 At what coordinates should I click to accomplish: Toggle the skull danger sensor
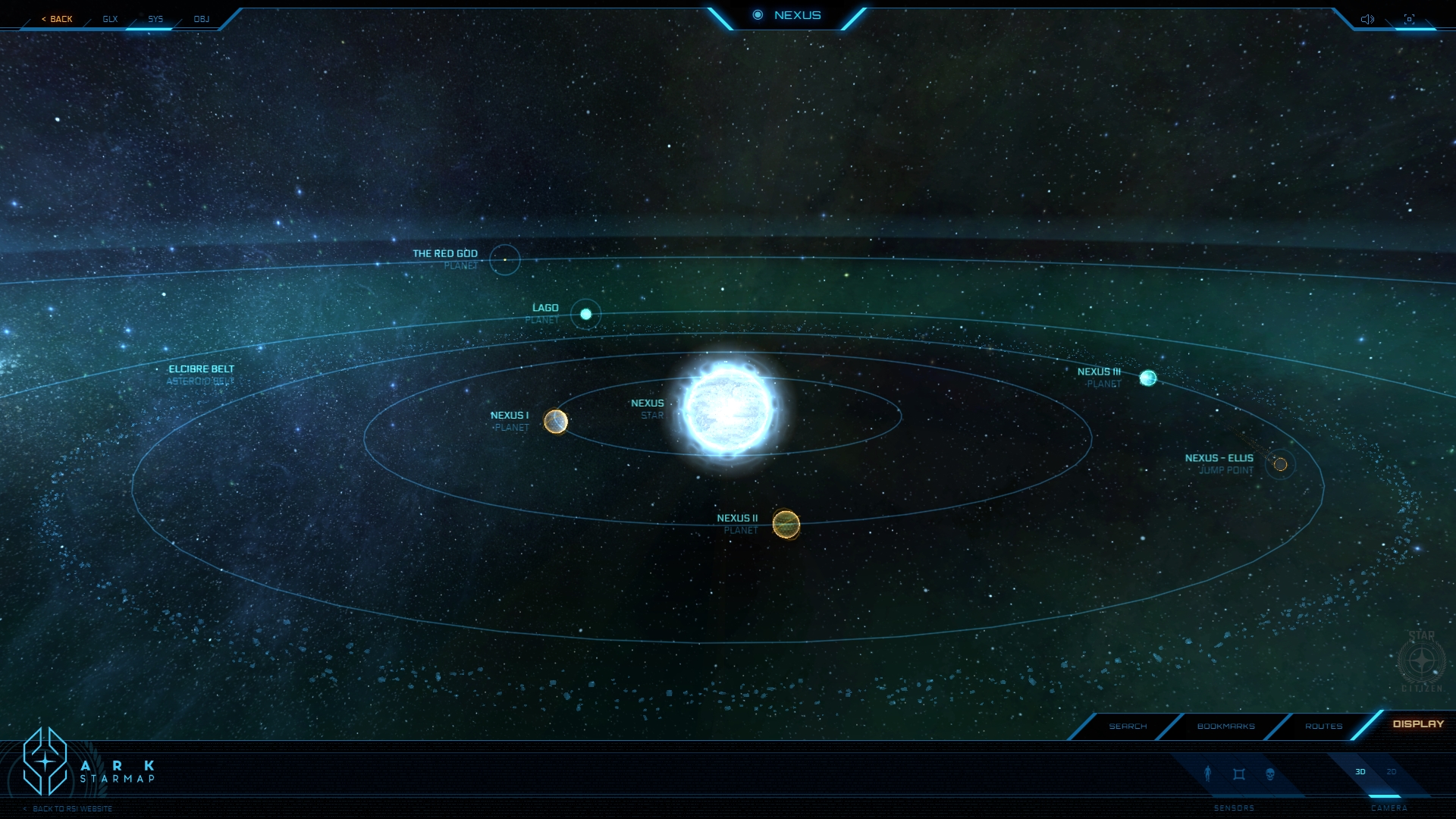pyautogui.click(x=1270, y=774)
